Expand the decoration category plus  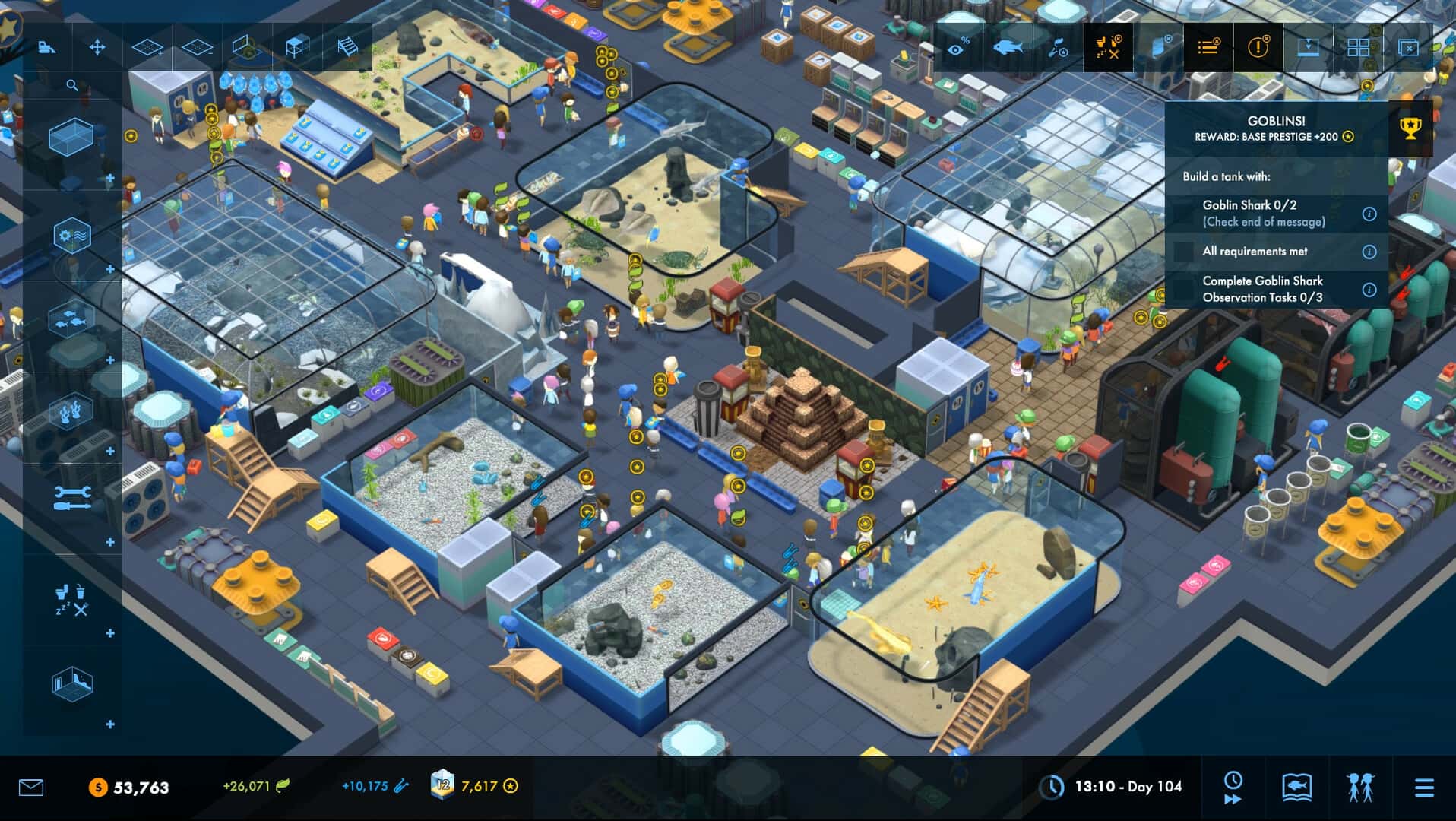click(x=109, y=450)
